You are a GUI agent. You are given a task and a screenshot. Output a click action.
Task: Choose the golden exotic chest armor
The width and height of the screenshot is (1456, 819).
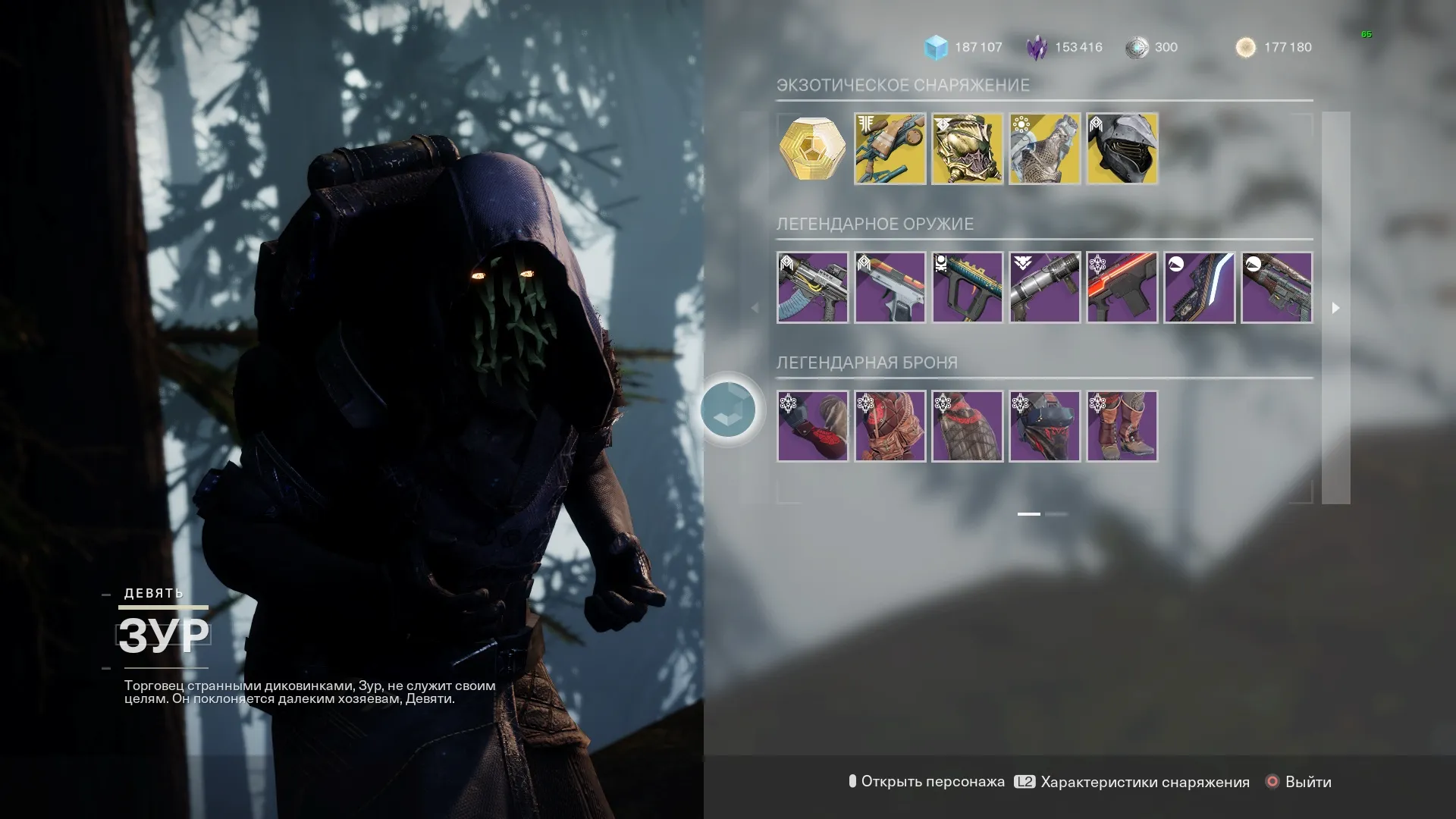(x=967, y=149)
